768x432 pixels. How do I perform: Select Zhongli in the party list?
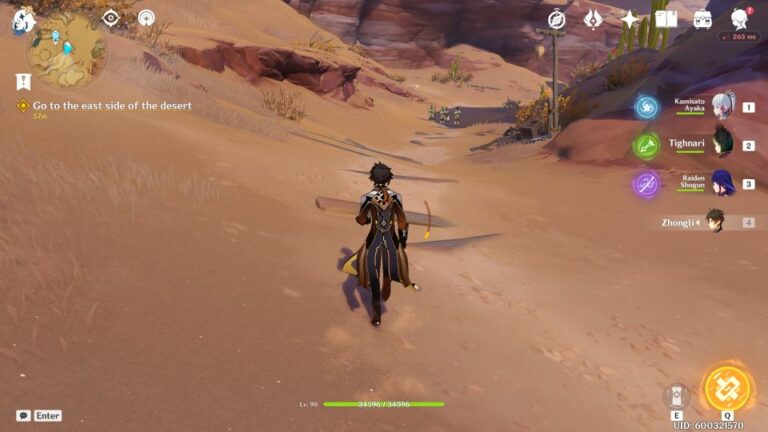[x=714, y=221]
